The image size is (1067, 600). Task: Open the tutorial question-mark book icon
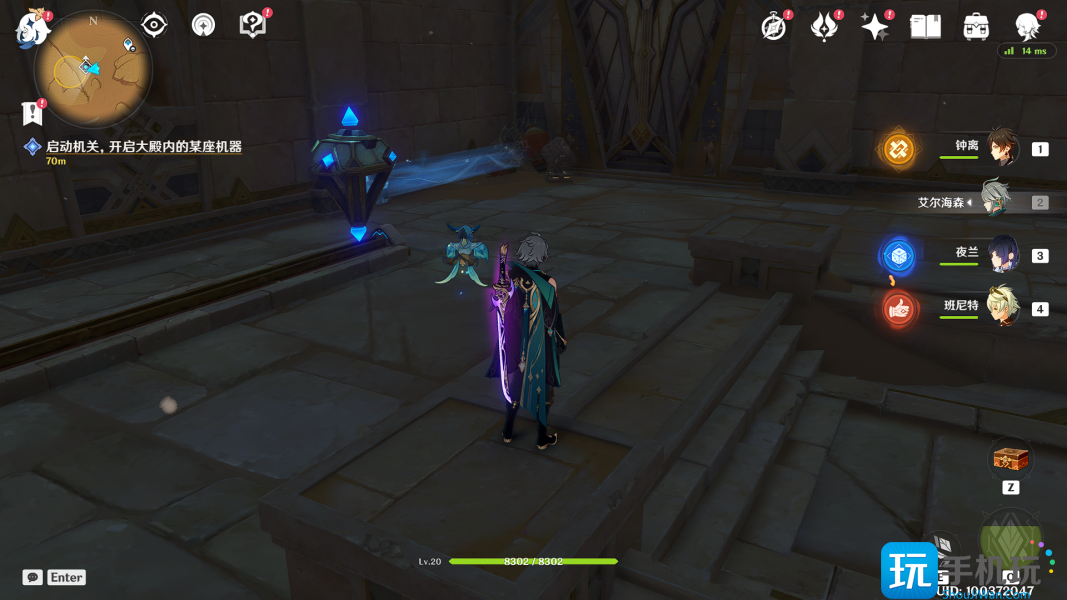point(253,25)
